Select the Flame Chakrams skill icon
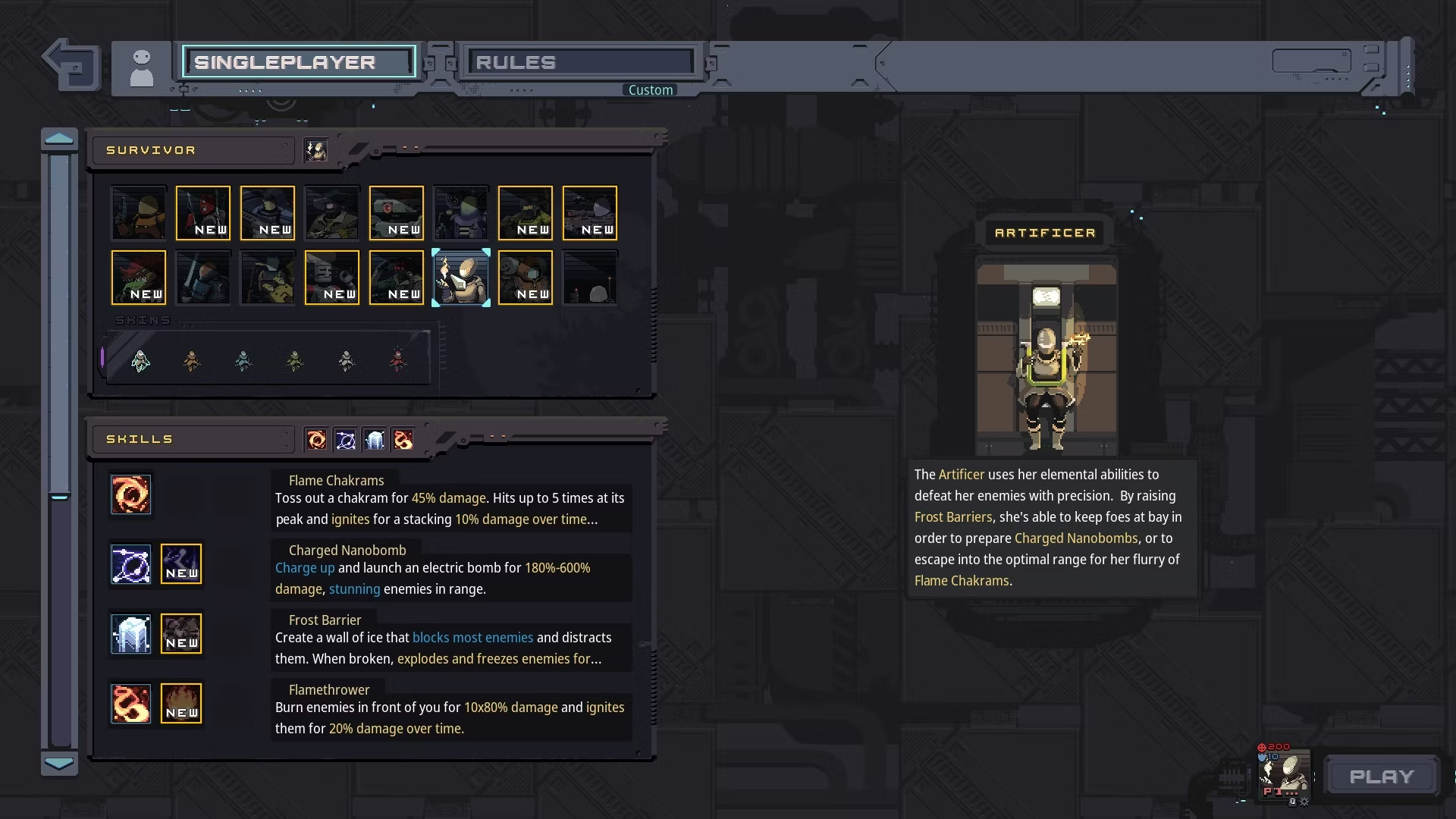 [131, 494]
